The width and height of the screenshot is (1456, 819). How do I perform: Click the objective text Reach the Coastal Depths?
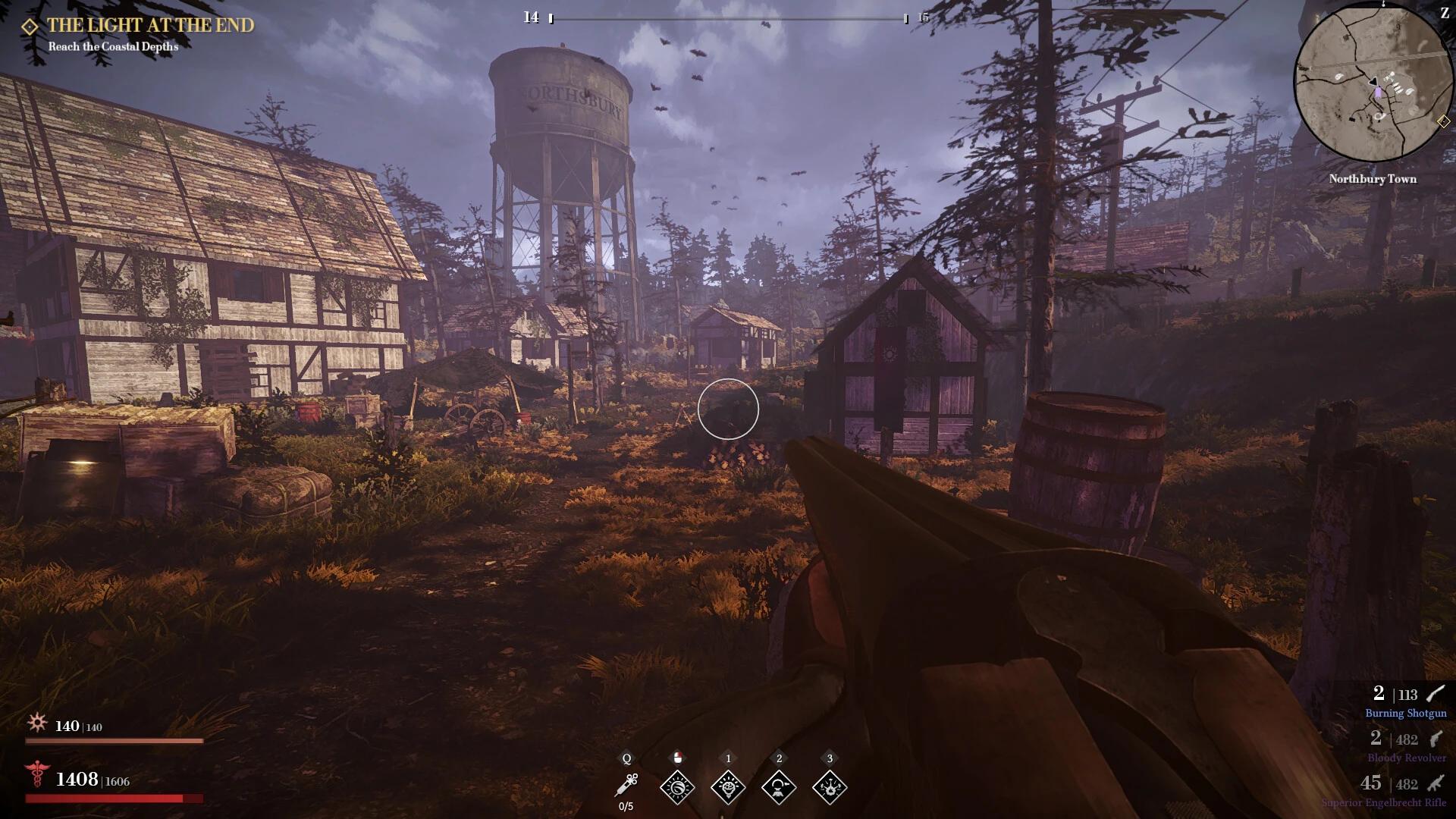point(111,47)
